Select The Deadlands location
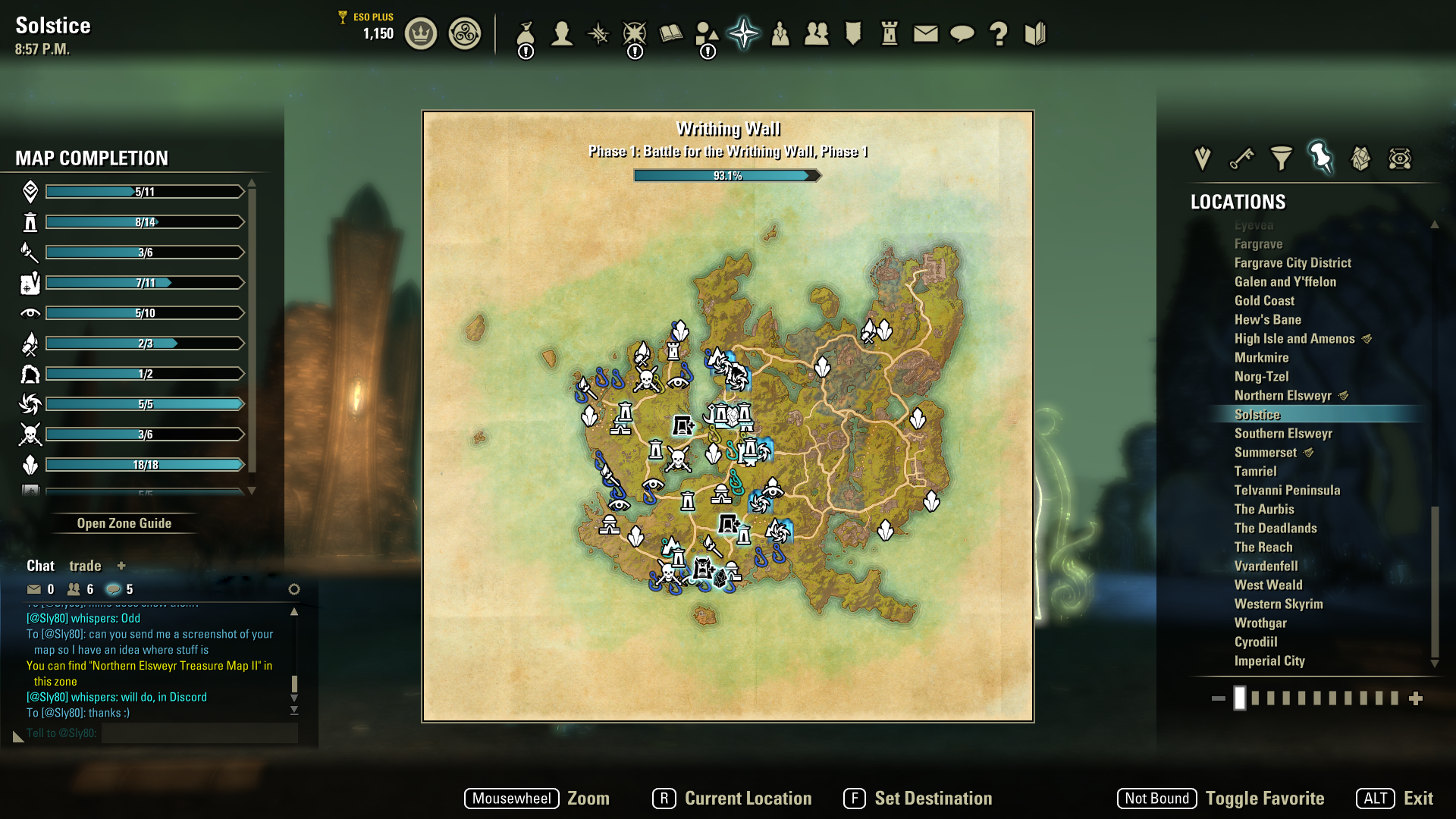 click(1276, 529)
